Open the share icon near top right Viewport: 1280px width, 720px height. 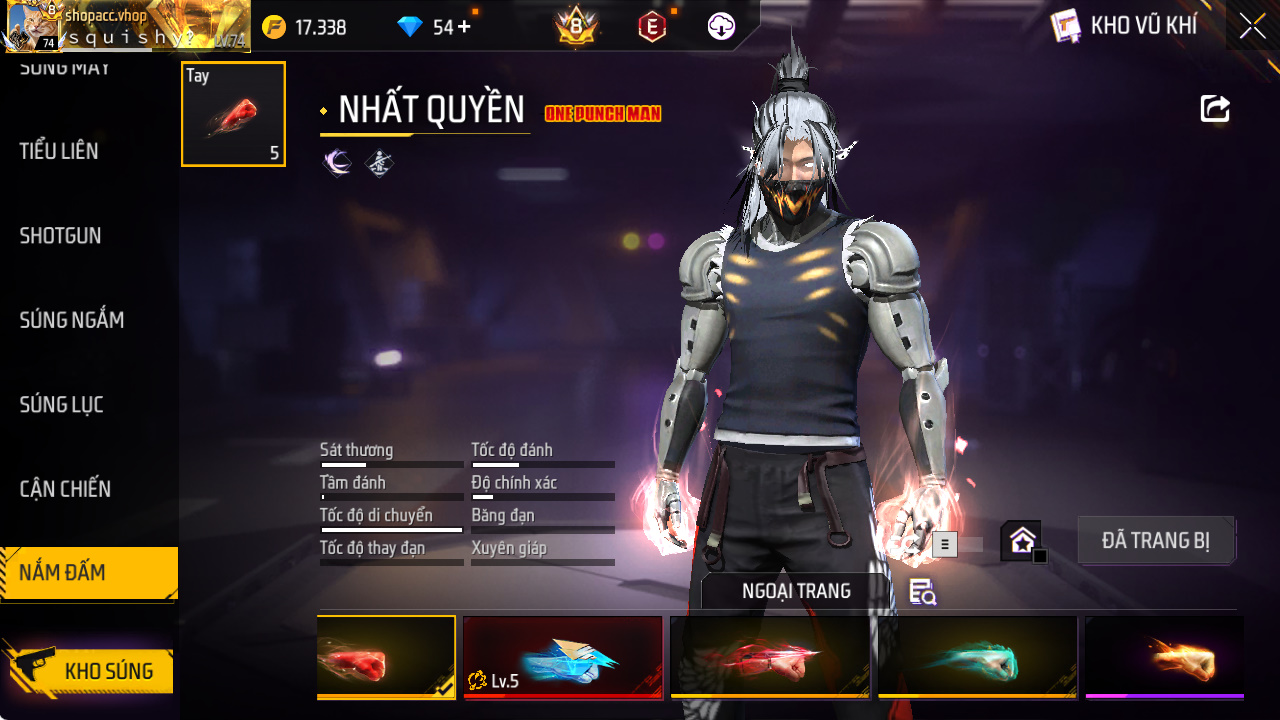click(x=1214, y=110)
